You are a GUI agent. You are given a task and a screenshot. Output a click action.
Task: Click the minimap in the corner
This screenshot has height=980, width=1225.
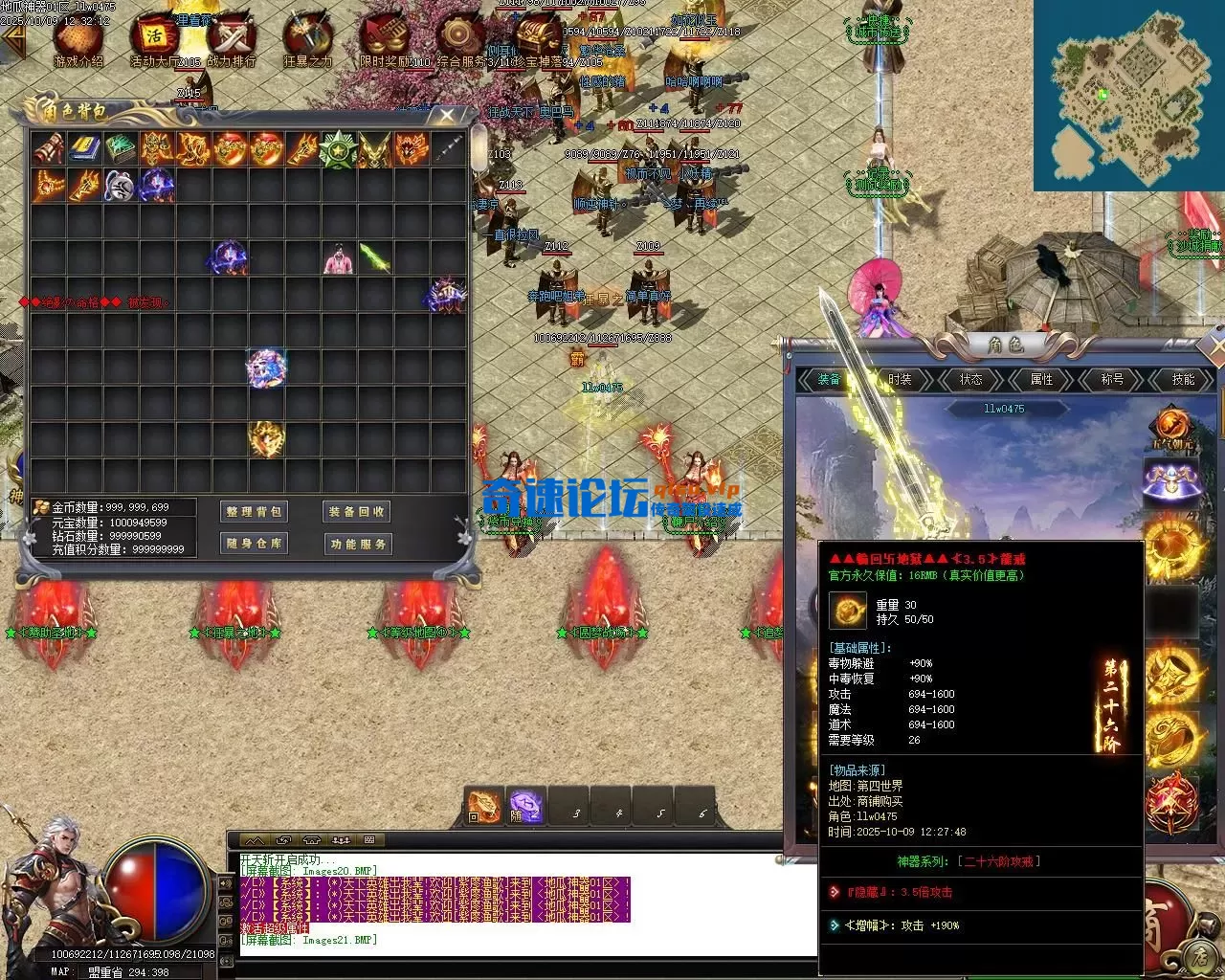(x=1128, y=96)
